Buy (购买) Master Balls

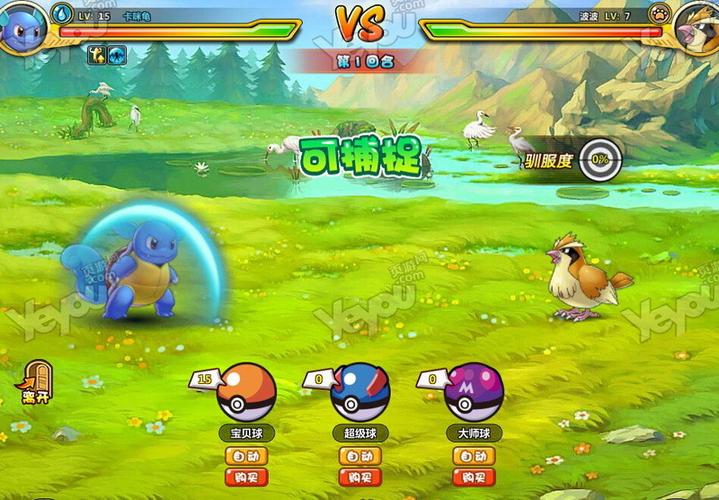coord(474,477)
